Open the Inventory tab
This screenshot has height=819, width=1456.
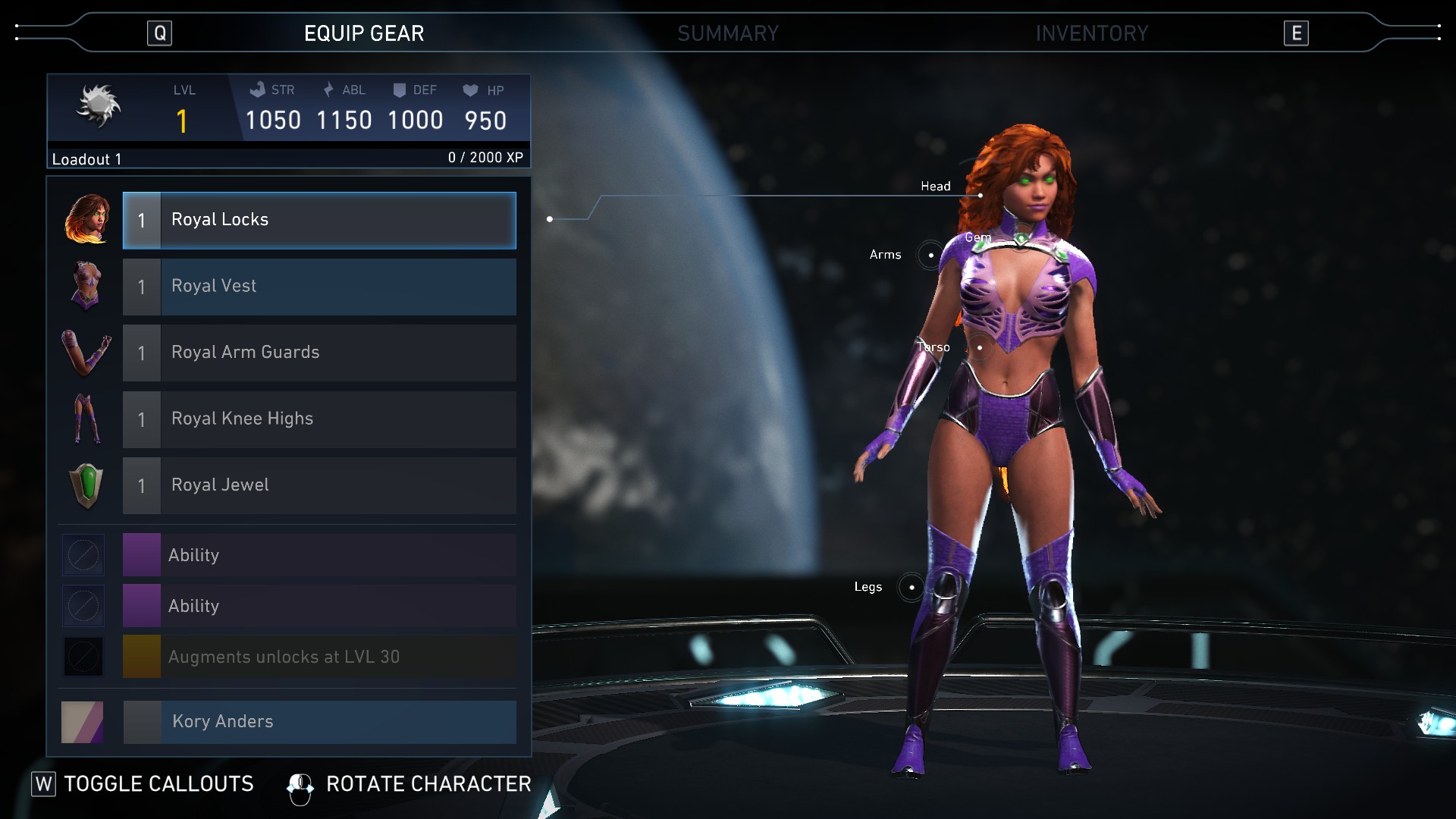(1091, 33)
